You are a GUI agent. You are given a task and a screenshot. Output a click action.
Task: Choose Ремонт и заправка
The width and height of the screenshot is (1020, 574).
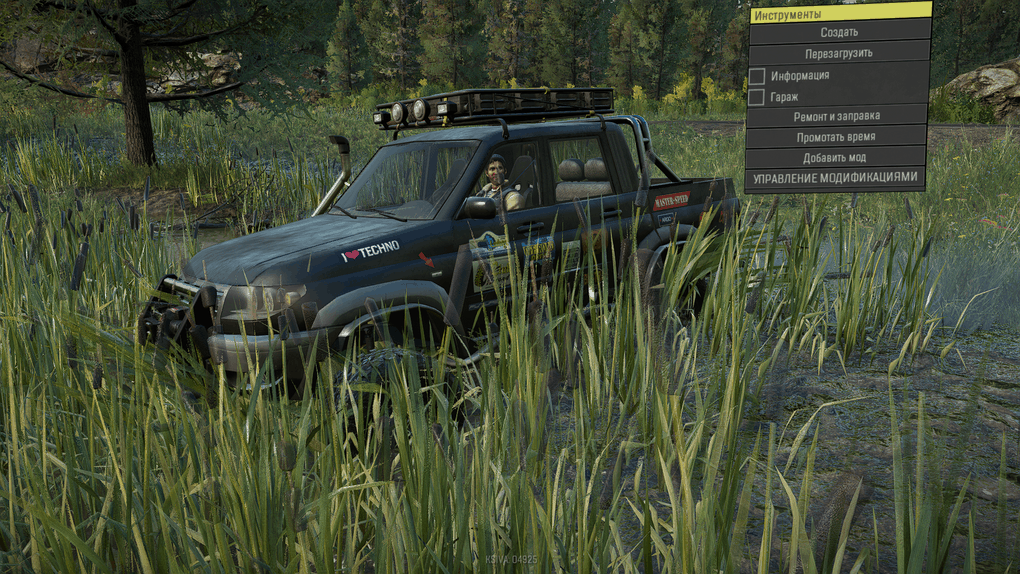point(837,117)
